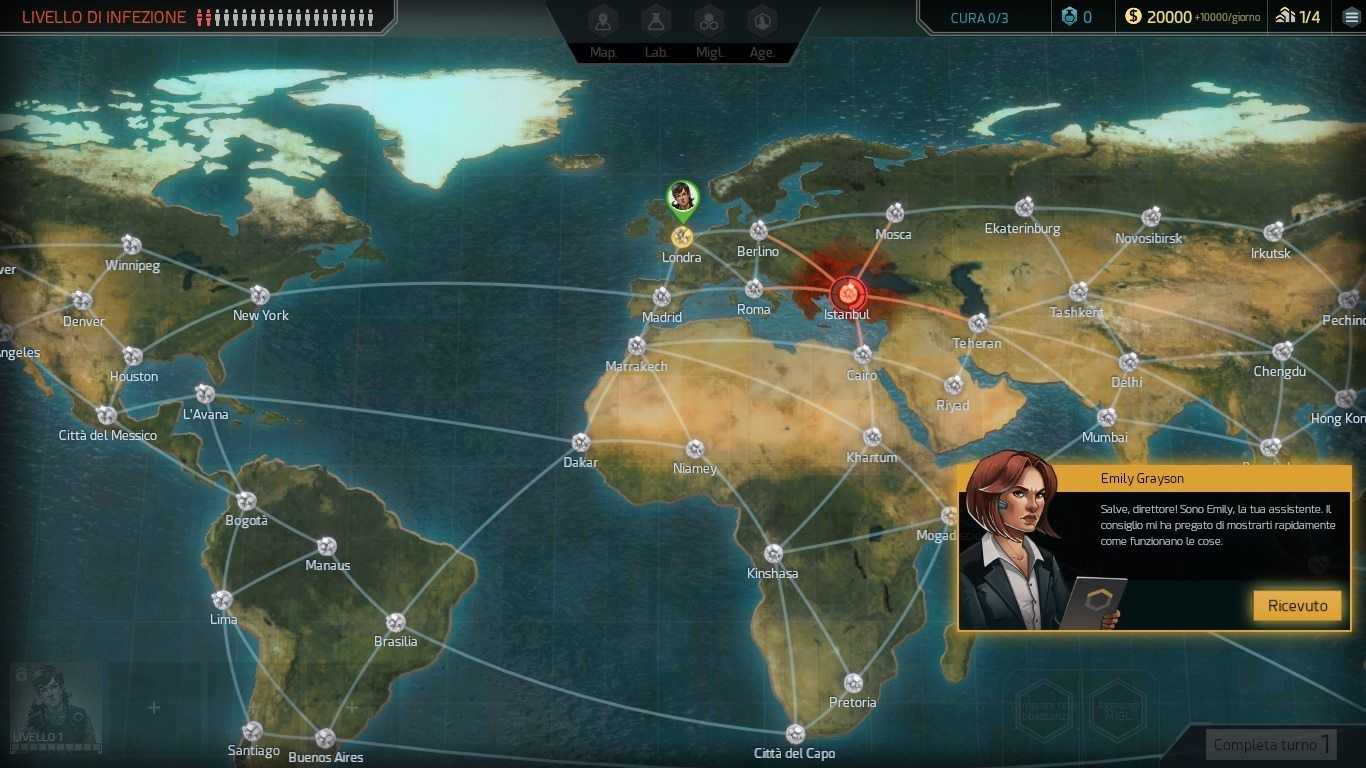Screen dimensions: 1366x768
Task: Click the Novosibirsk city node
Action: pos(1151,217)
